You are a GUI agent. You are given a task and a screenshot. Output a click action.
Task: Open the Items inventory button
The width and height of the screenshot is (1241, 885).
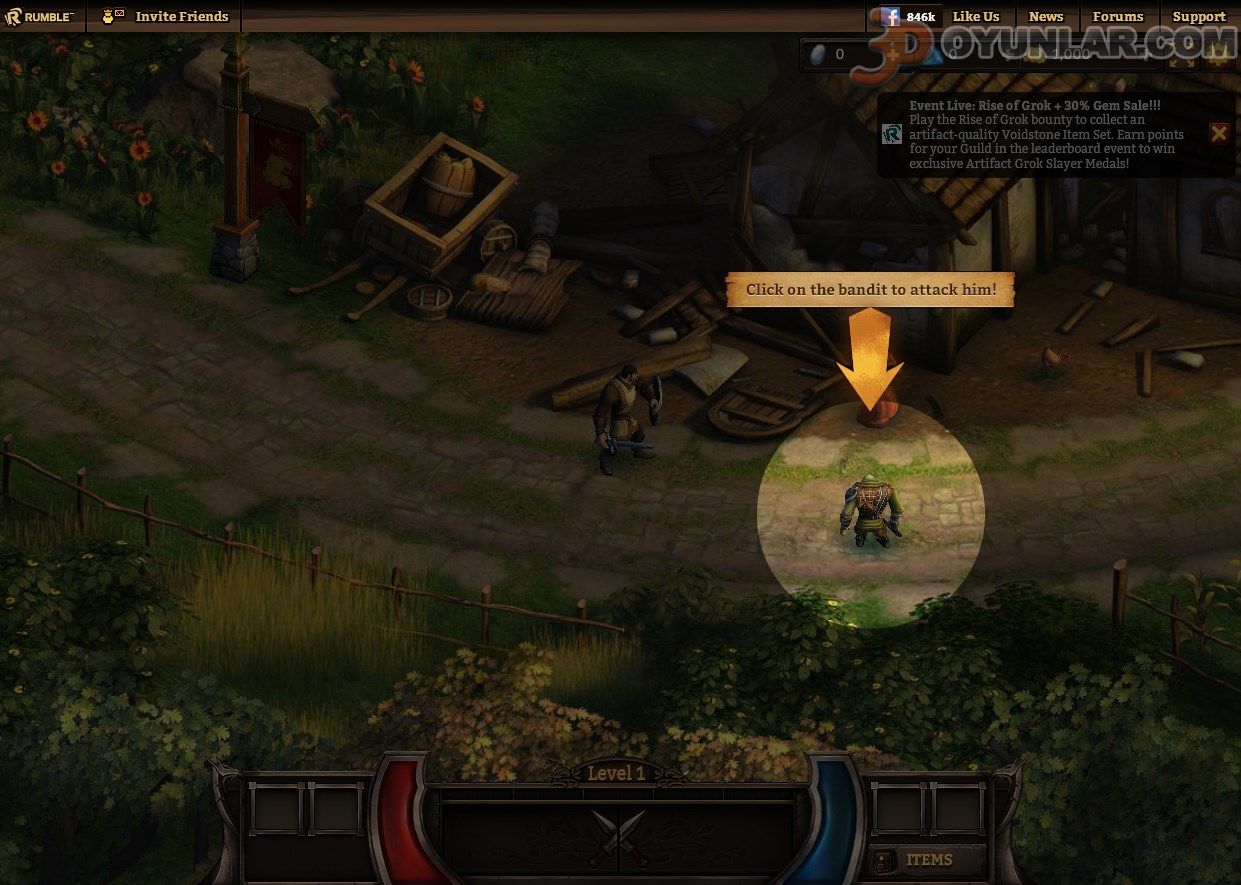pos(927,860)
